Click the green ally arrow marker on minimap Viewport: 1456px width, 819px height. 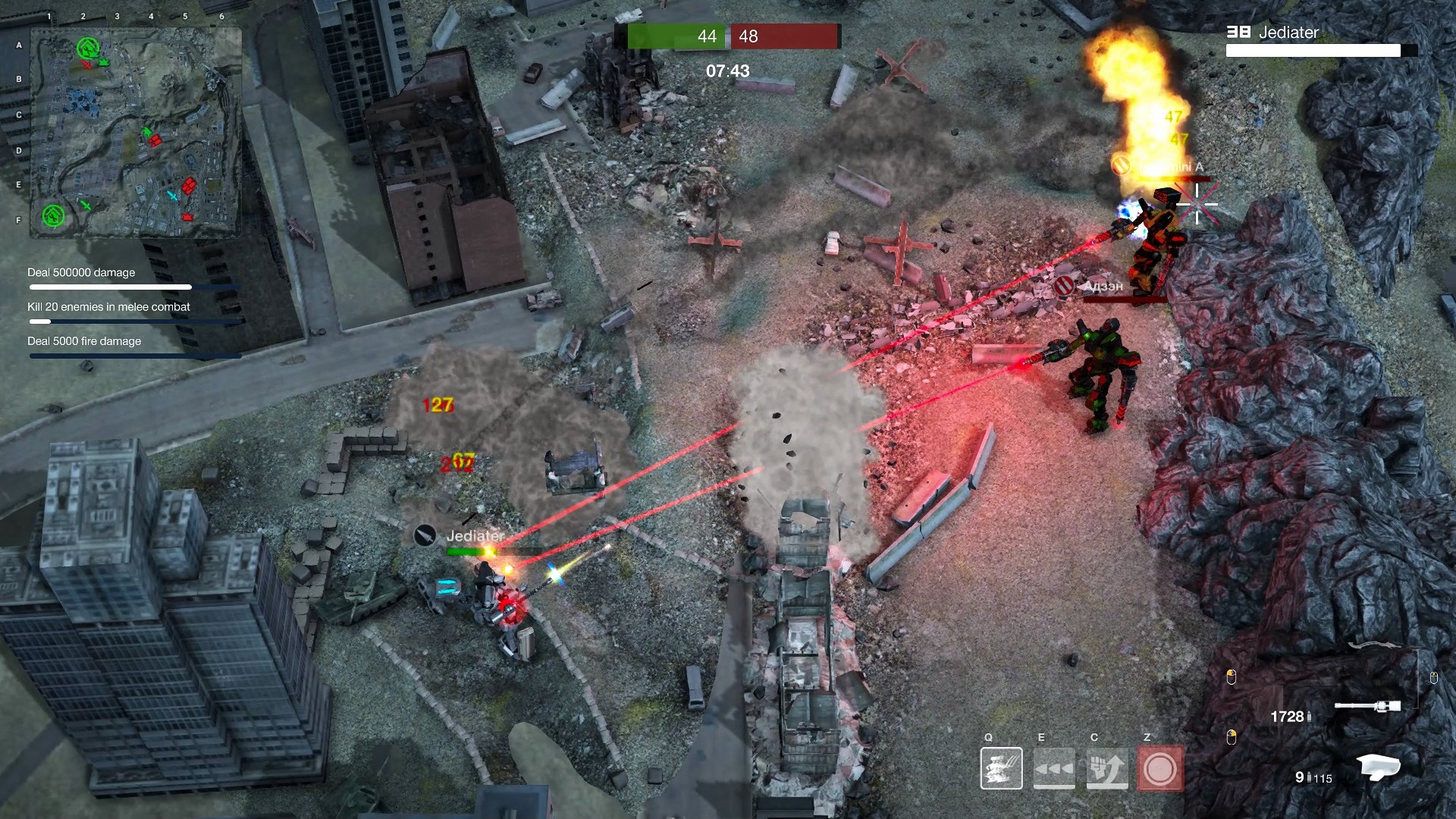pos(147,132)
